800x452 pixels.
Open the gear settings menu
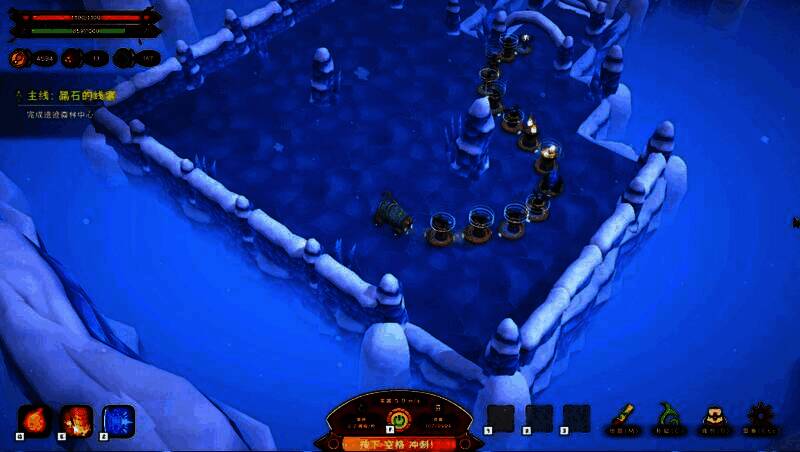760,416
